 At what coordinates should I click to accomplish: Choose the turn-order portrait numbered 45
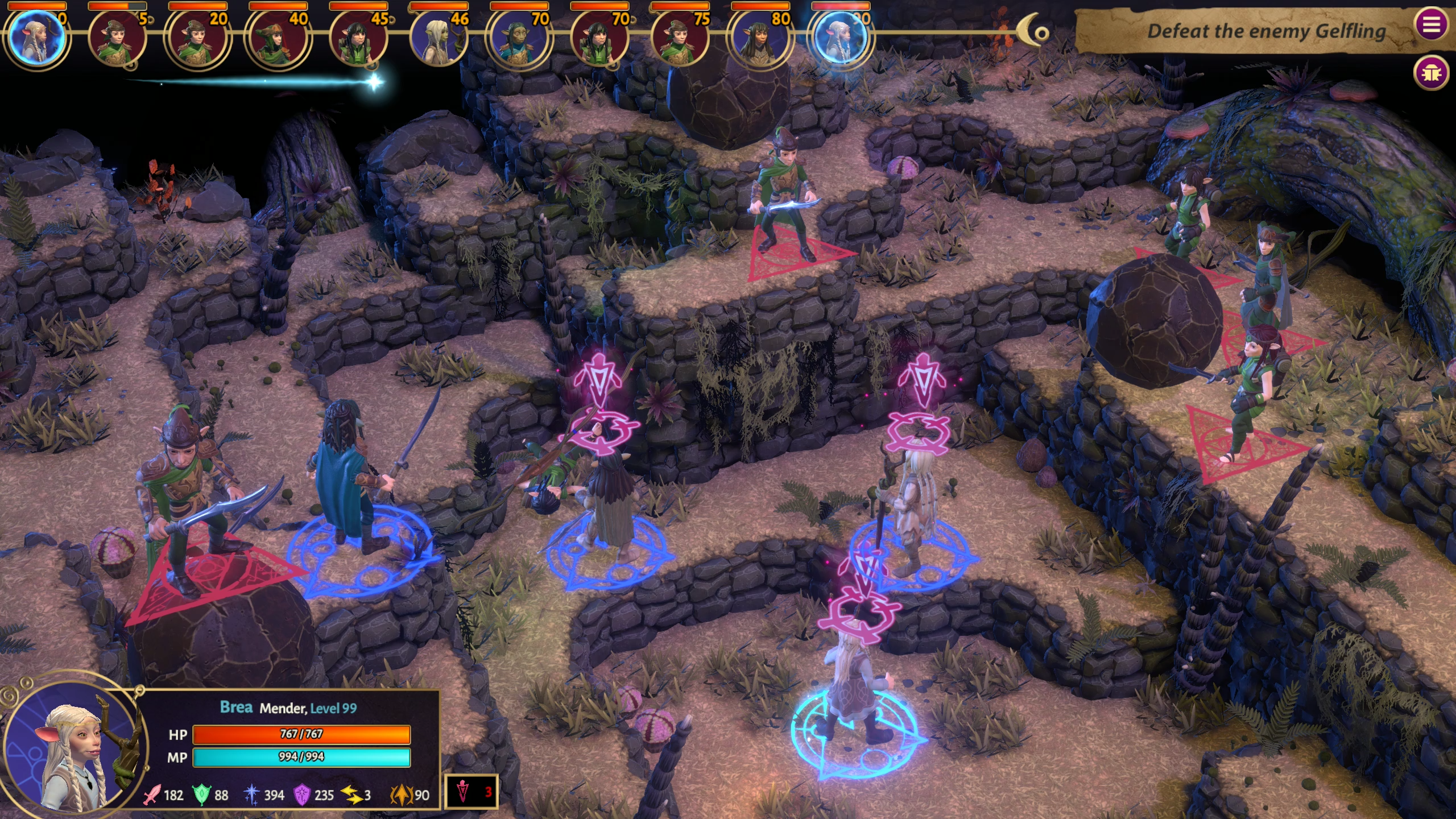[358, 39]
